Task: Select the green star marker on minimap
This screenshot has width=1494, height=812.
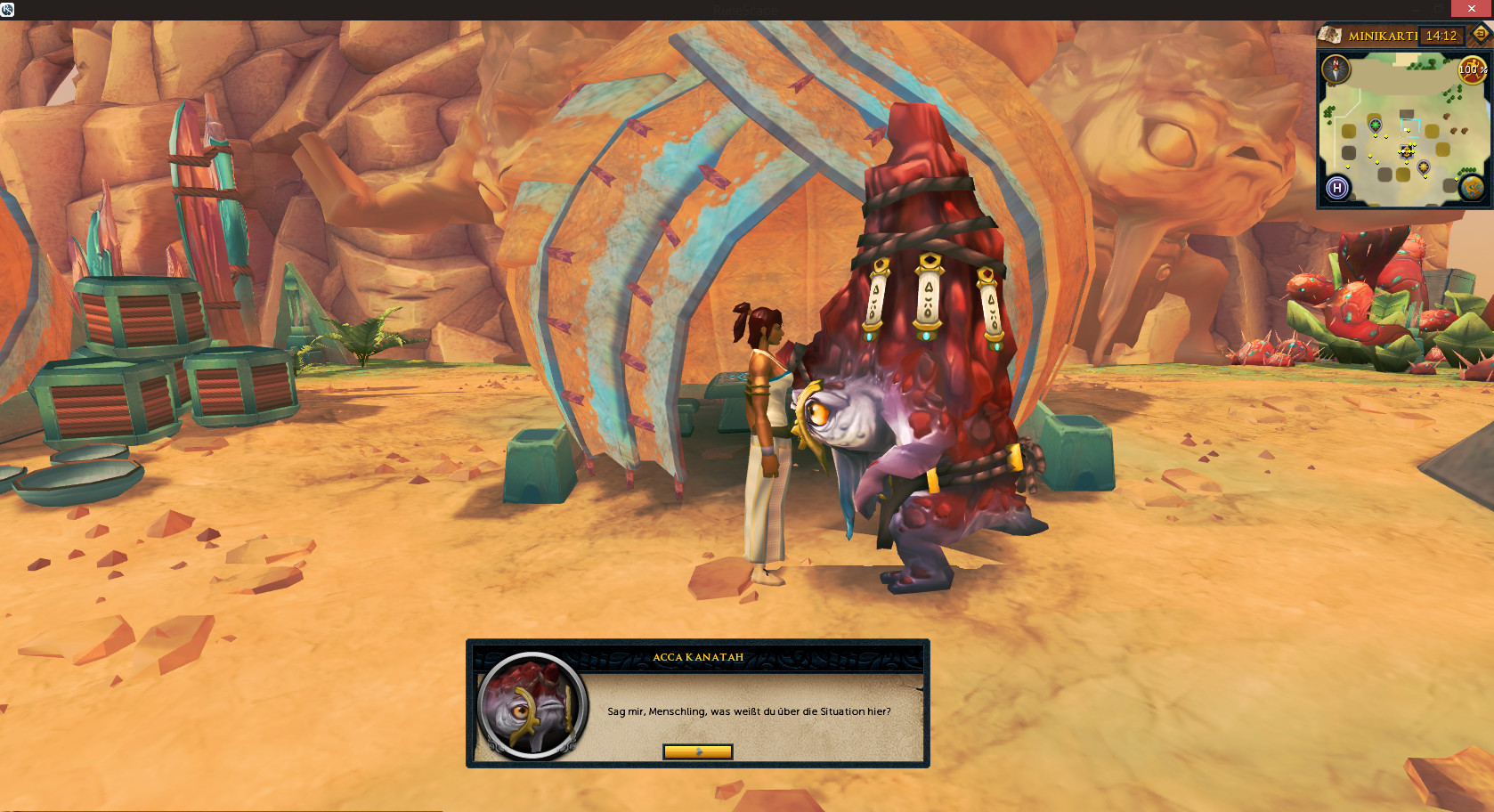Action: point(1375,124)
